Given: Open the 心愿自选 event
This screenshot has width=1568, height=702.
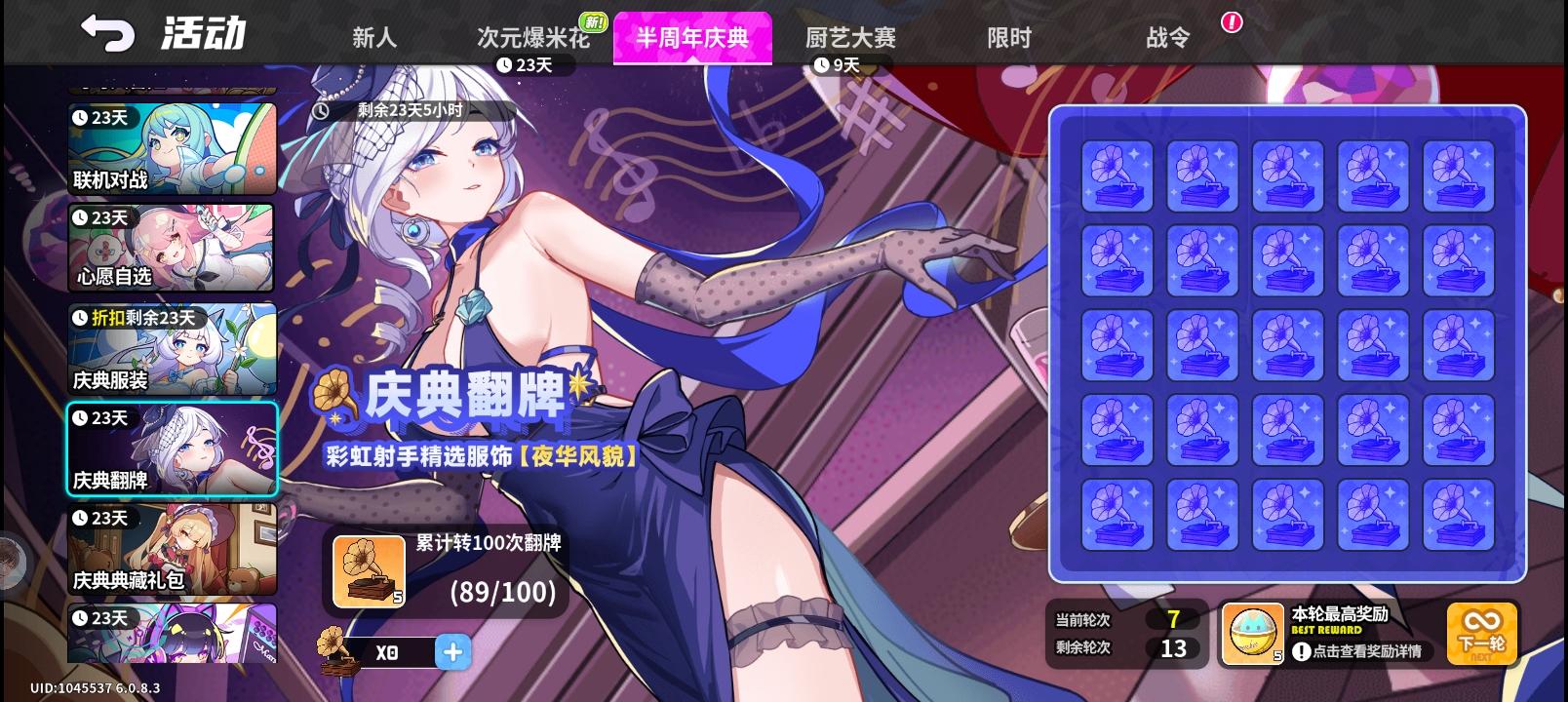Looking at the screenshot, I should tap(172, 249).
